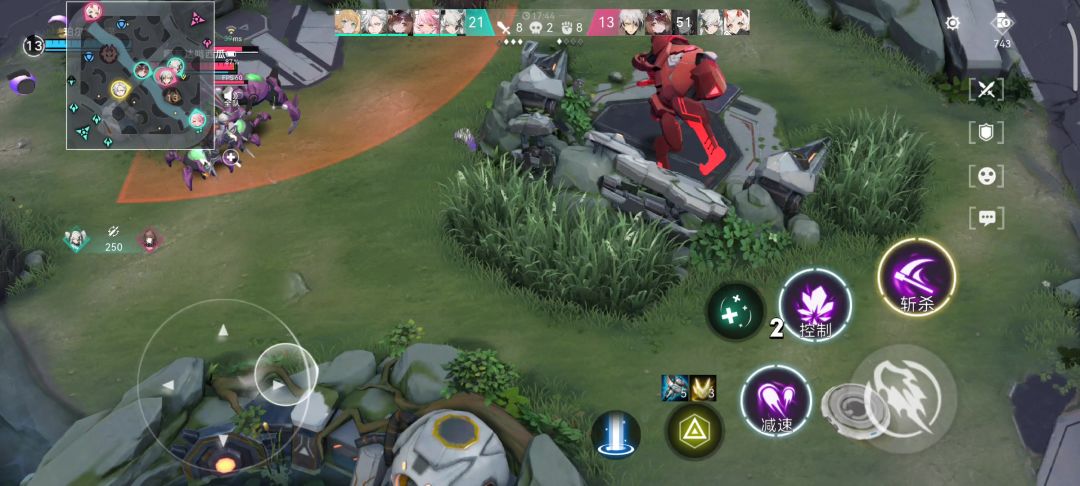The height and width of the screenshot is (486, 1080).
Task: Trigger the green healing sparkle spell
Action: (x=735, y=311)
